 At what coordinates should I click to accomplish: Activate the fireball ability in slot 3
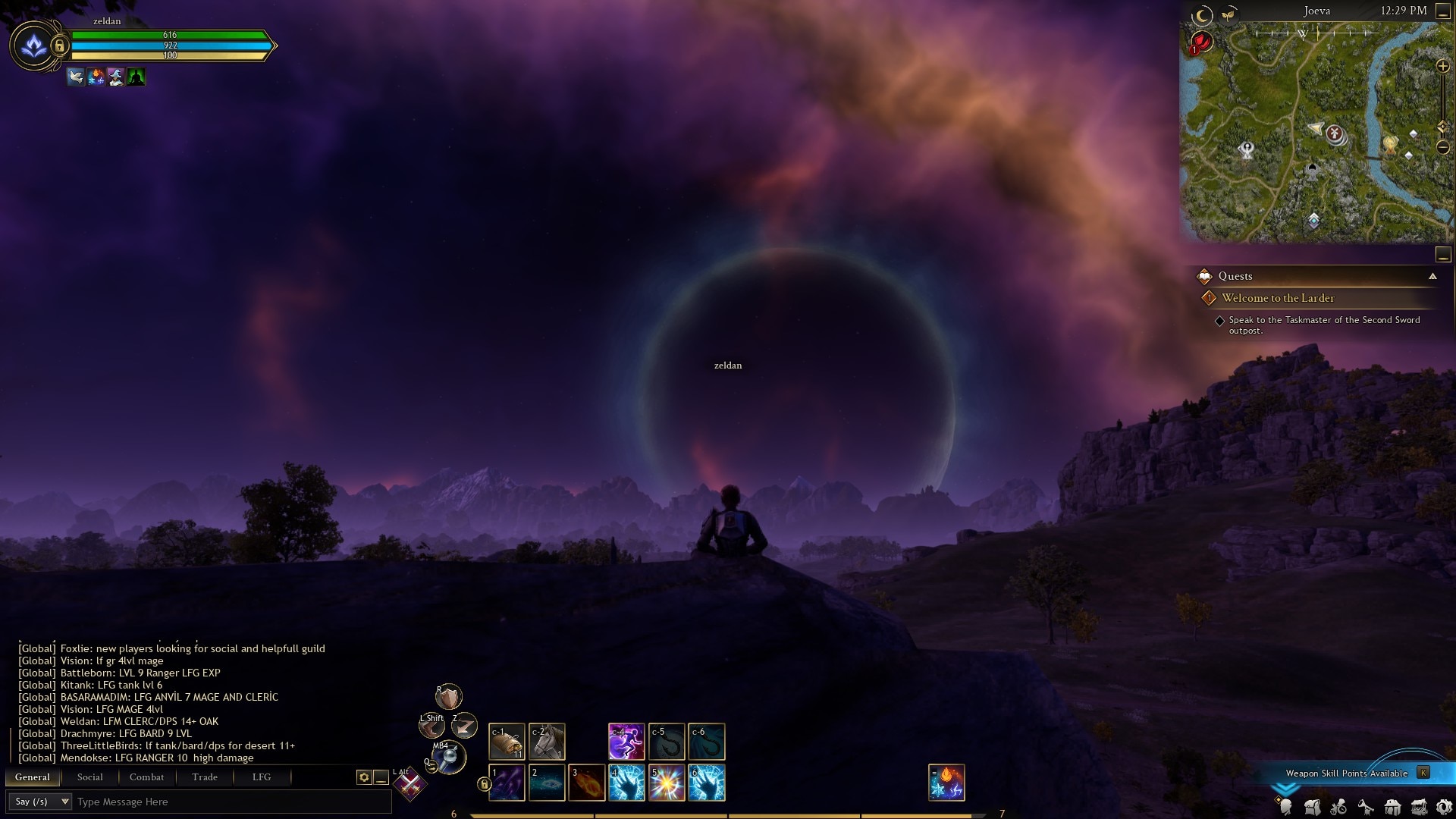tap(586, 783)
